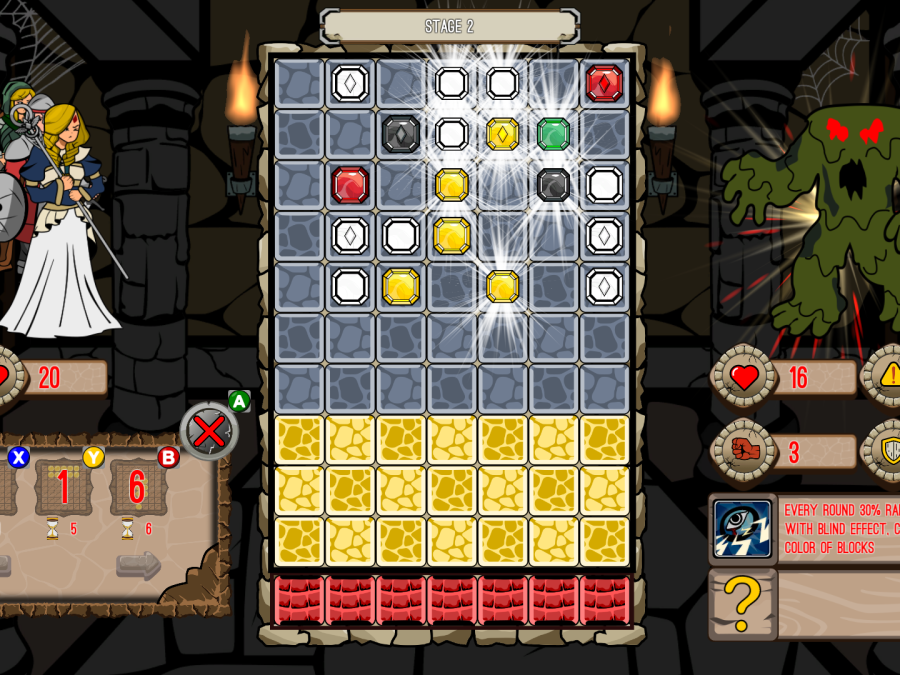Click the enemy shield icon
Viewport: 900px width, 675px height.
pyautogui.click(x=889, y=451)
